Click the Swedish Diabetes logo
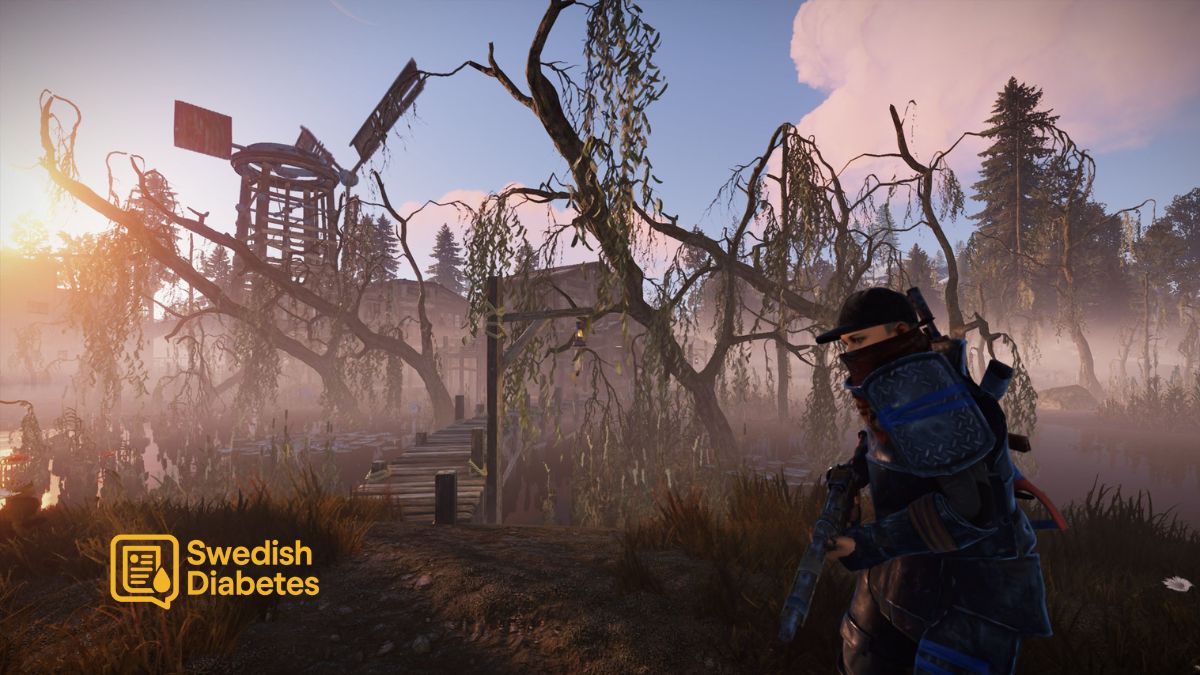This screenshot has height=675, width=1200. pyautogui.click(x=214, y=570)
